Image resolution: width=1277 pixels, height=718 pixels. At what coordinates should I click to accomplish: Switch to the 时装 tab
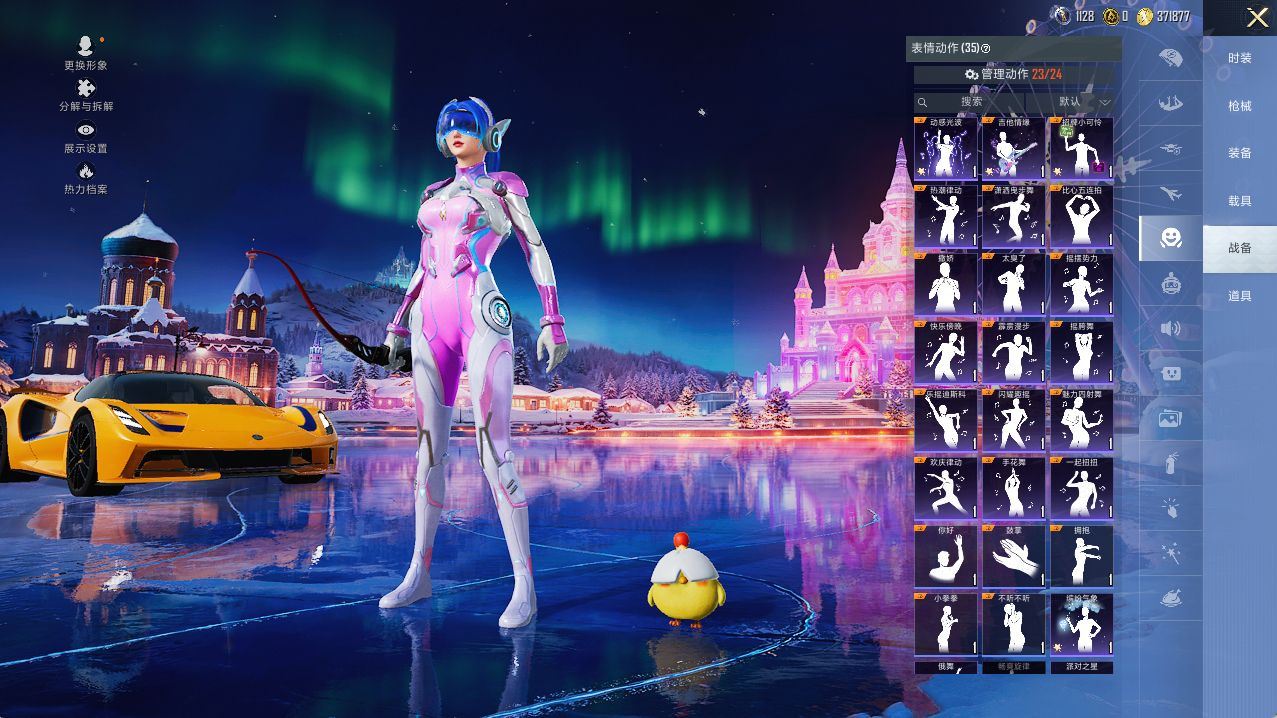click(1239, 58)
